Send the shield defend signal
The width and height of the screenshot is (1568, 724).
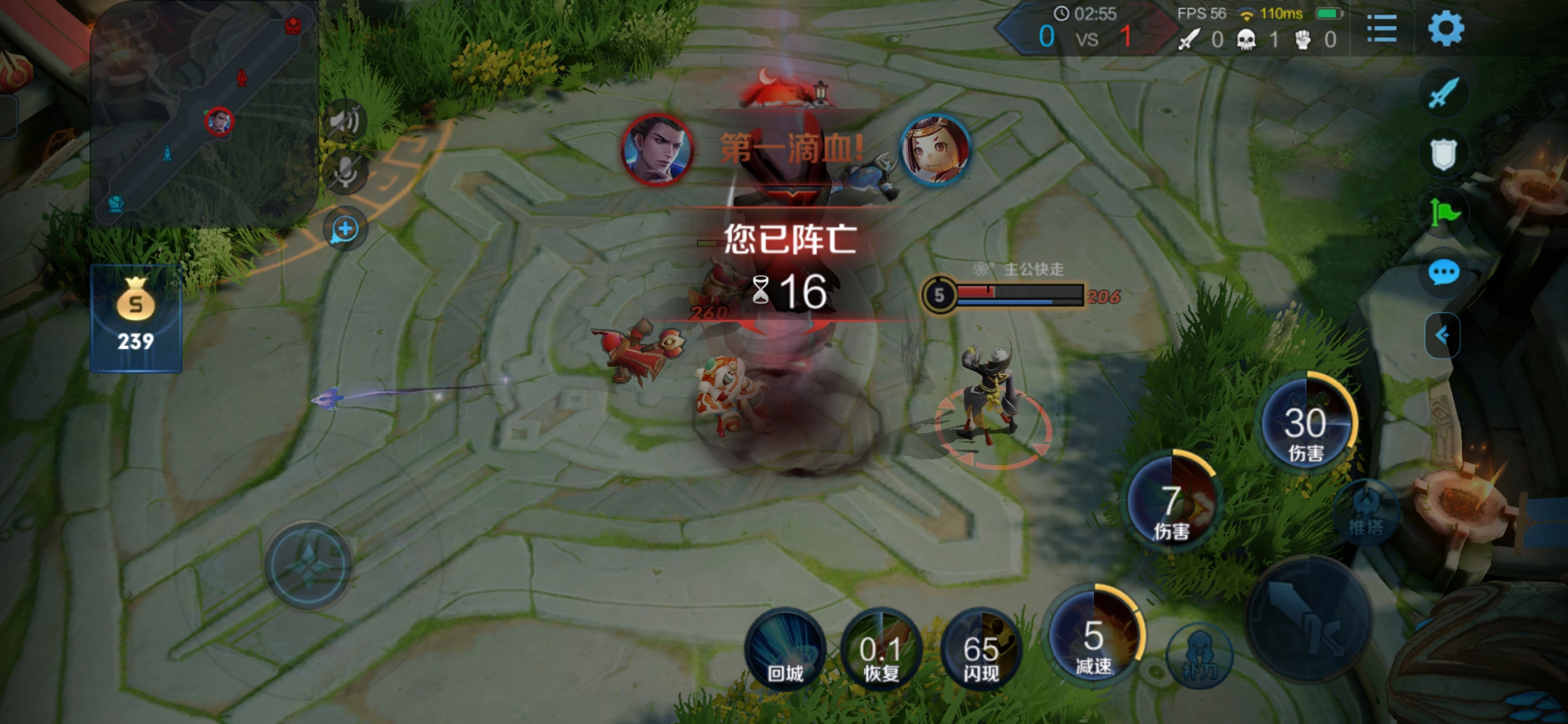[x=1443, y=154]
